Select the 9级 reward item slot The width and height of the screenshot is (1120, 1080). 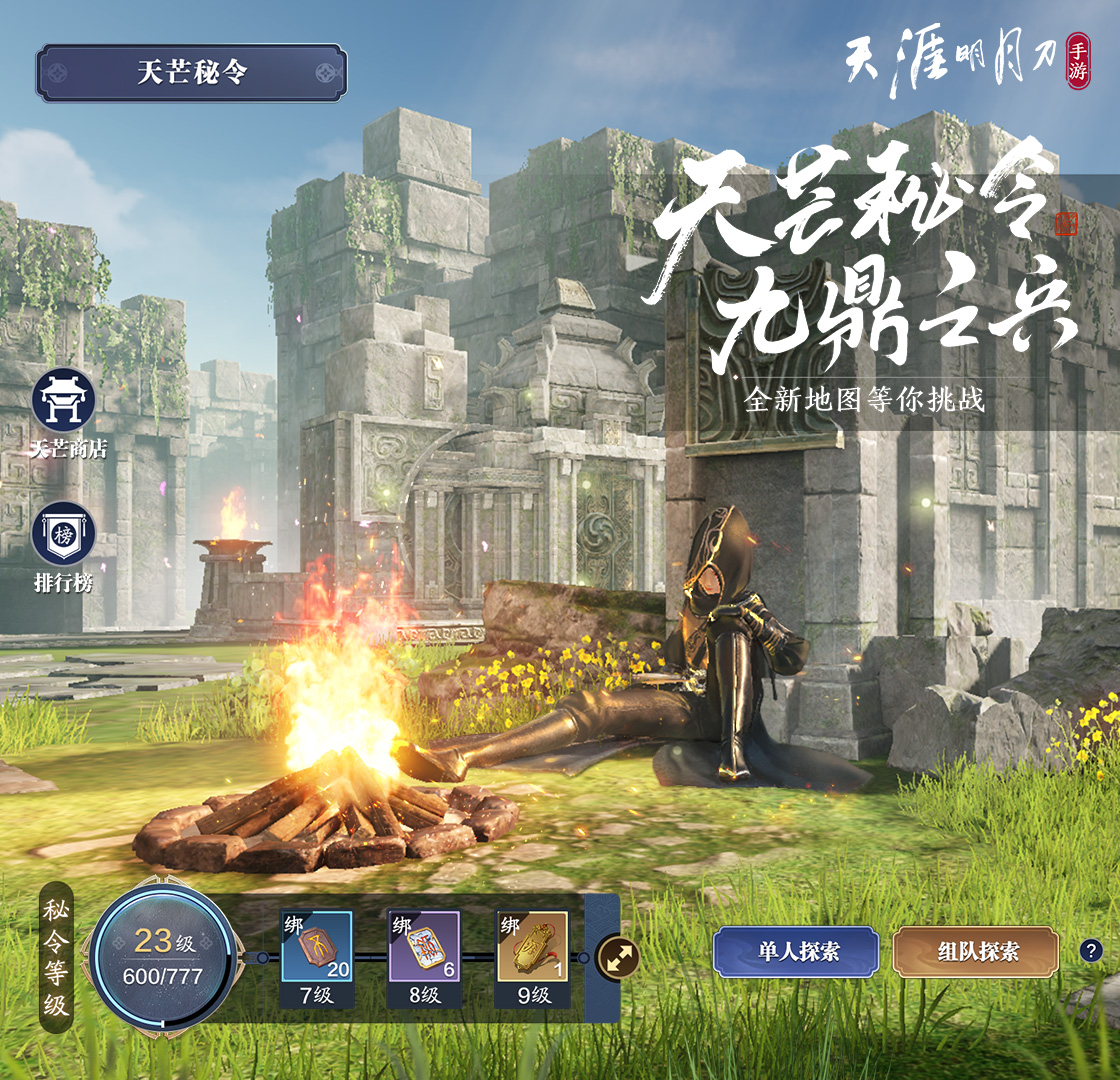tap(532, 947)
